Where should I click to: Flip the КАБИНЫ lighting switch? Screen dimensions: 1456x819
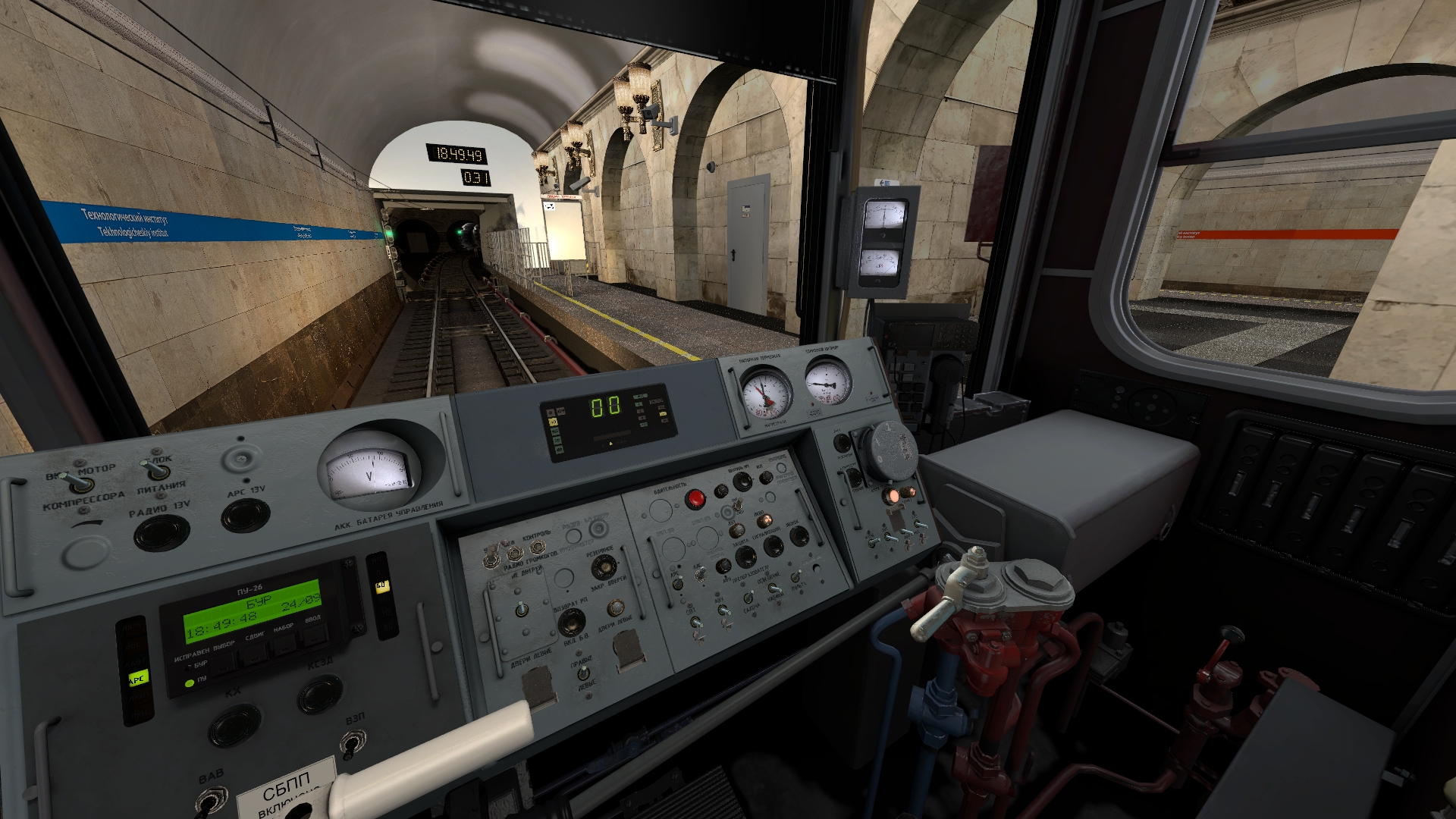tap(774, 588)
